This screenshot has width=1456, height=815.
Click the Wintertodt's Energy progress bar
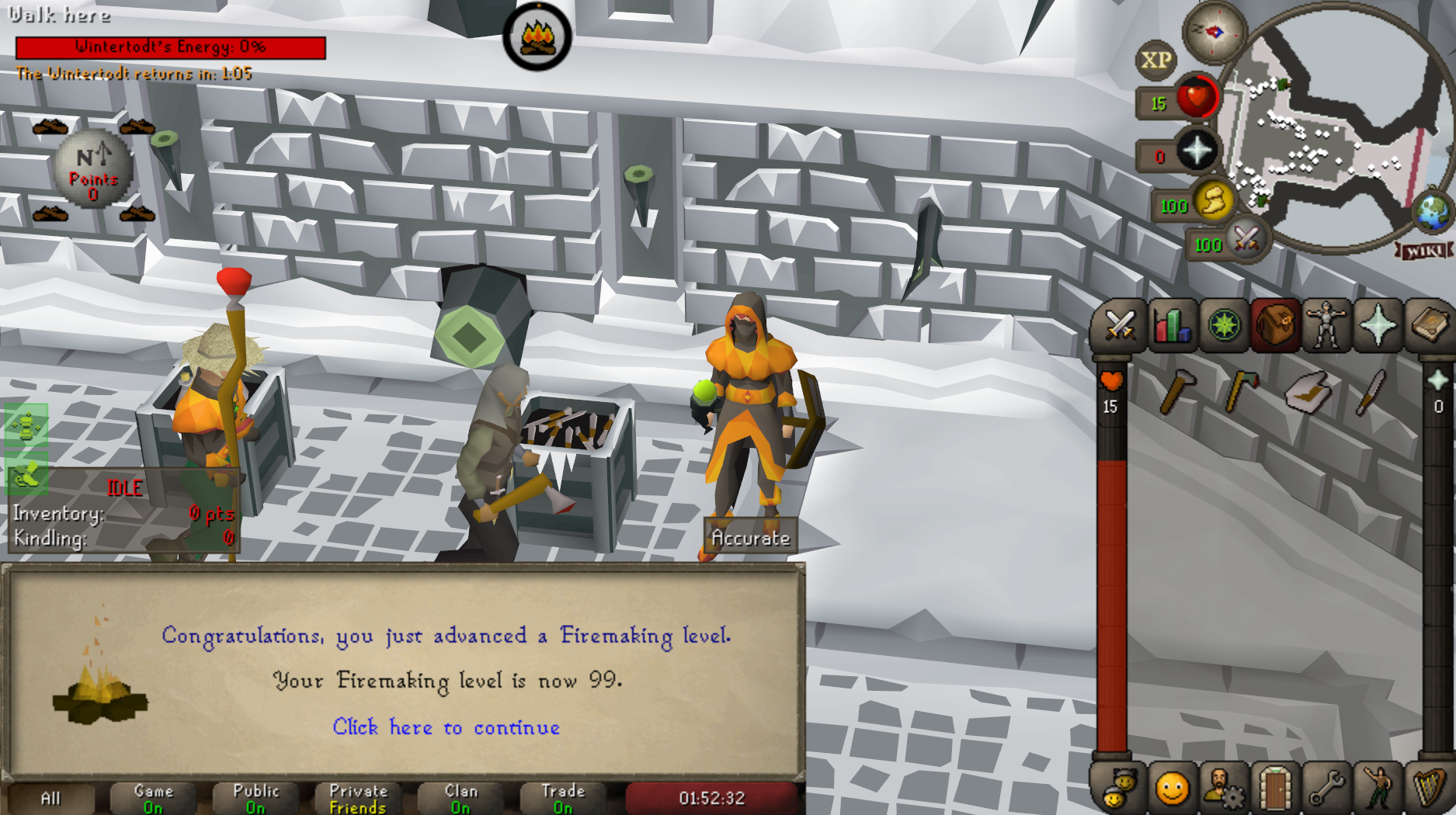pyautogui.click(x=171, y=47)
